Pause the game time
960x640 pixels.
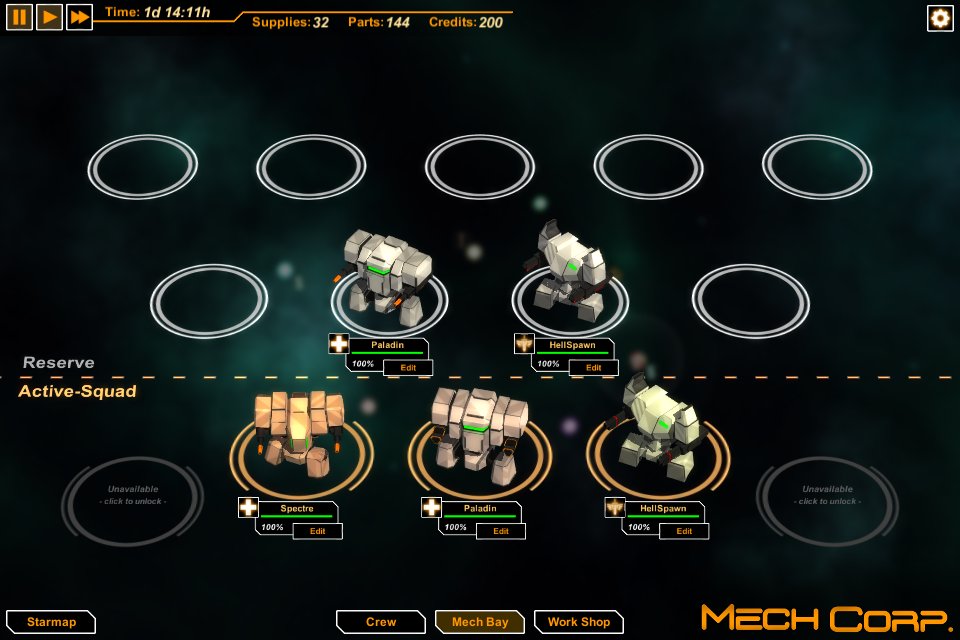click(19, 17)
